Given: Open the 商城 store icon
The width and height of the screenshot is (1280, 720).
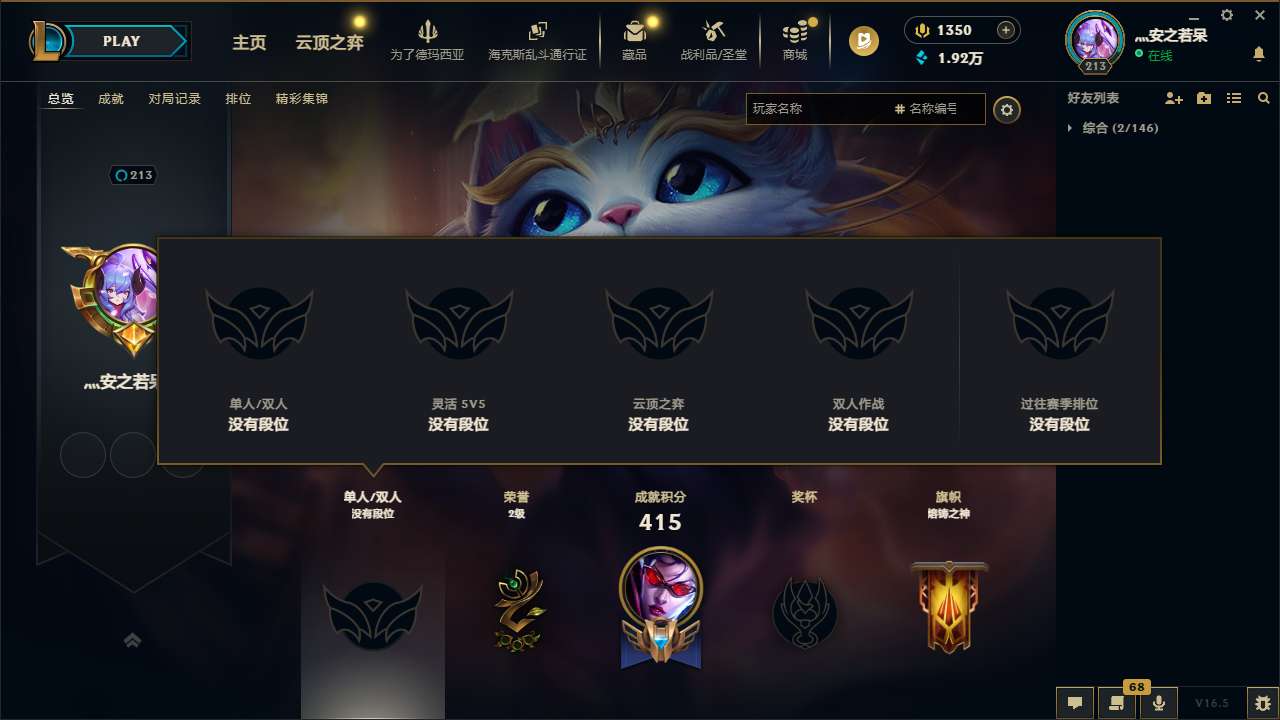Looking at the screenshot, I should click(x=795, y=38).
